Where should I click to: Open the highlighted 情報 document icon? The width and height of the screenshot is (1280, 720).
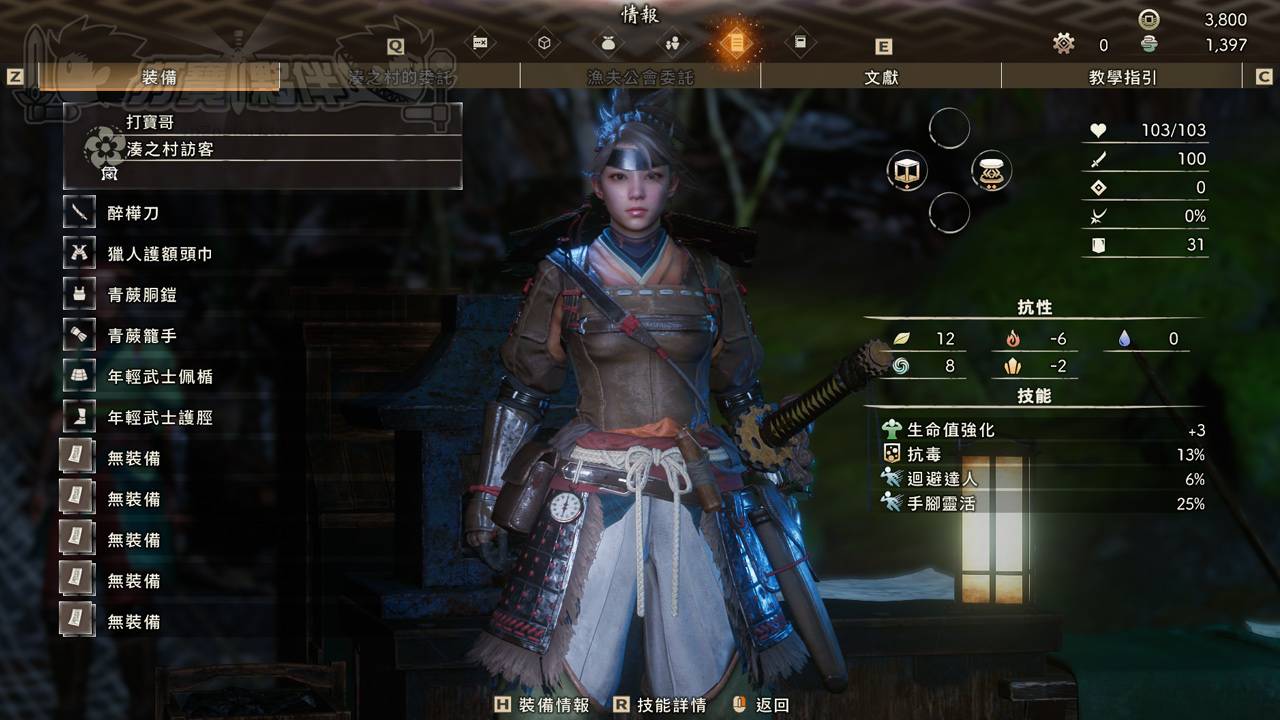click(x=736, y=43)
